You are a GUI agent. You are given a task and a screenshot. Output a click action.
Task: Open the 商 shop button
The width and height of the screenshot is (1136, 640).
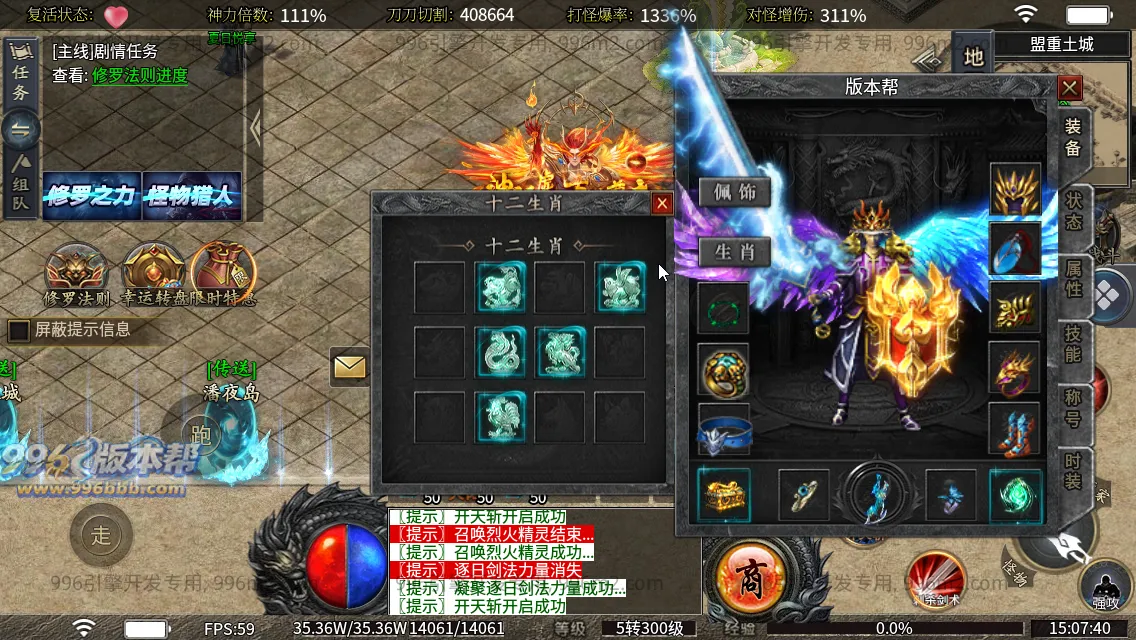point(749,579)
